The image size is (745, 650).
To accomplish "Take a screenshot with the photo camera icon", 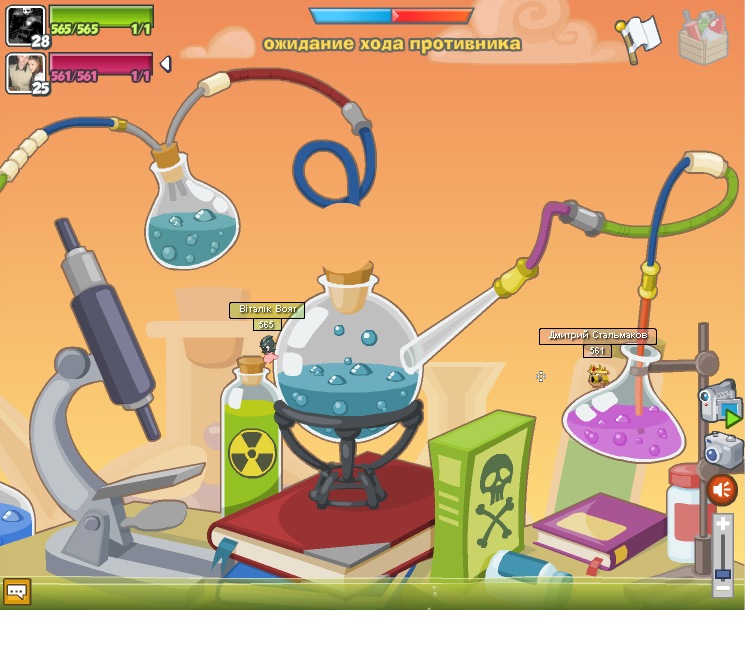I will pyautogui.click(x=722, y=450).
